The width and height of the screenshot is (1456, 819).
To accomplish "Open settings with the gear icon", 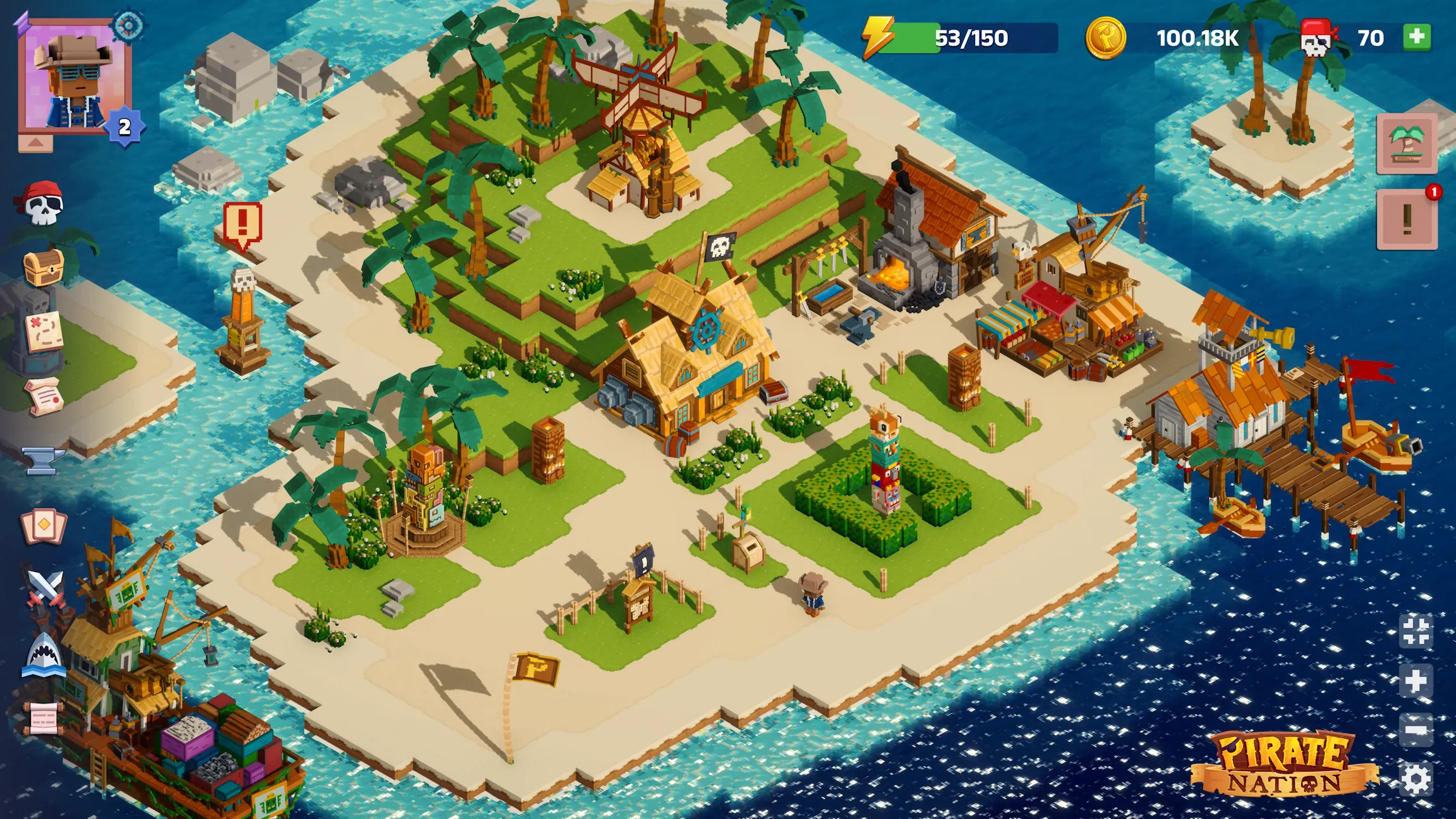I will [x=1416, y=780].
